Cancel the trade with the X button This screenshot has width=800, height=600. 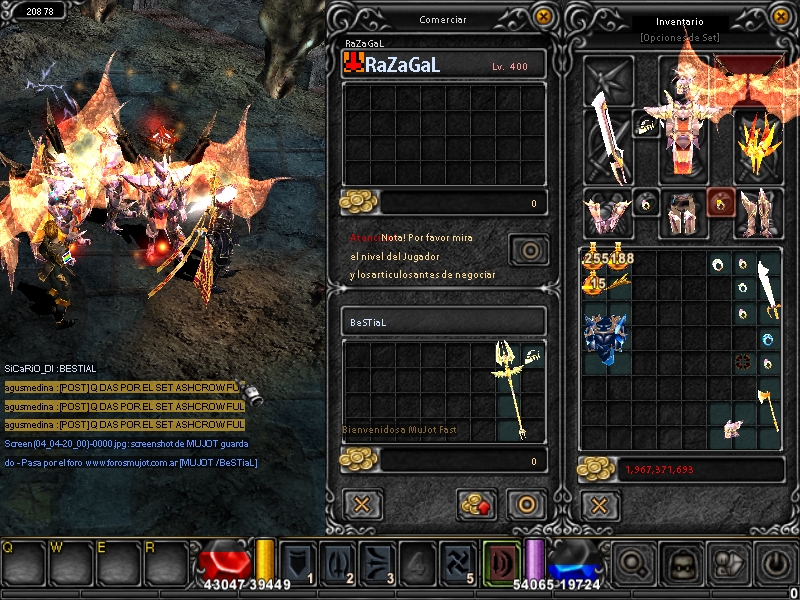click(x=362, y=504)
